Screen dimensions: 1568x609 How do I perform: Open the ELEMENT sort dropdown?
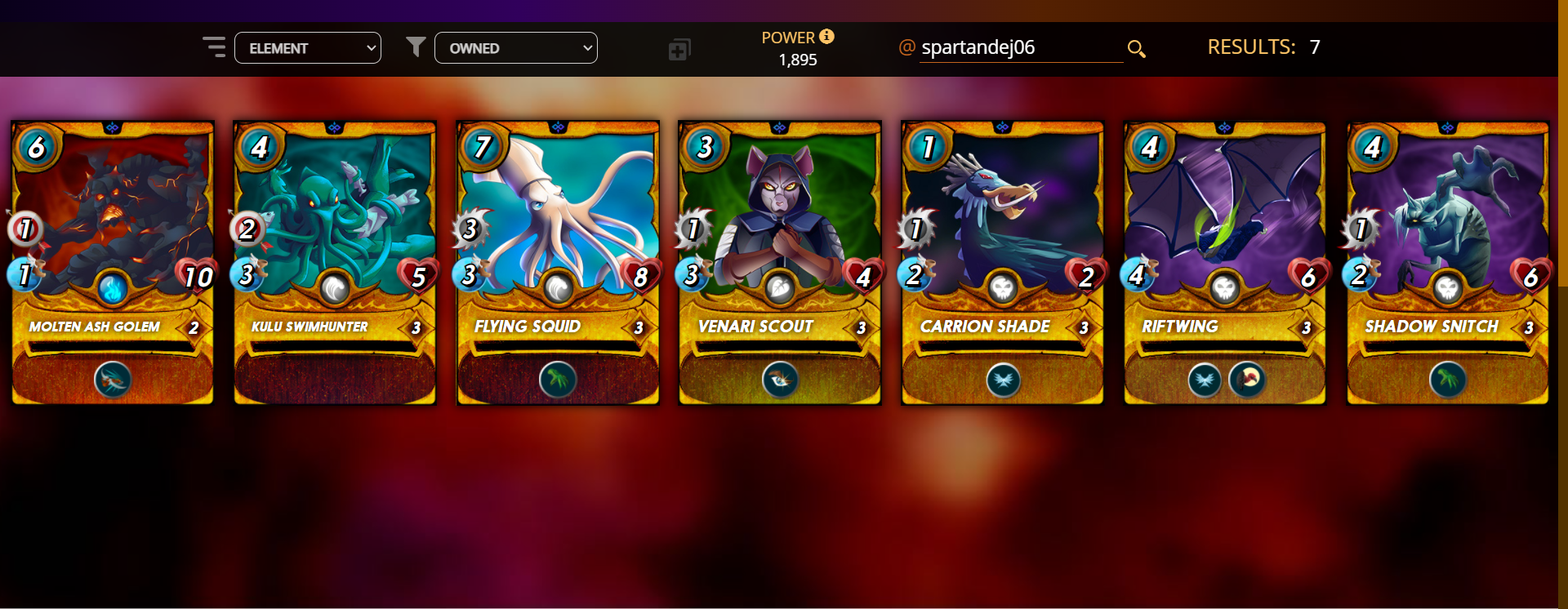[x=307, y=48]
